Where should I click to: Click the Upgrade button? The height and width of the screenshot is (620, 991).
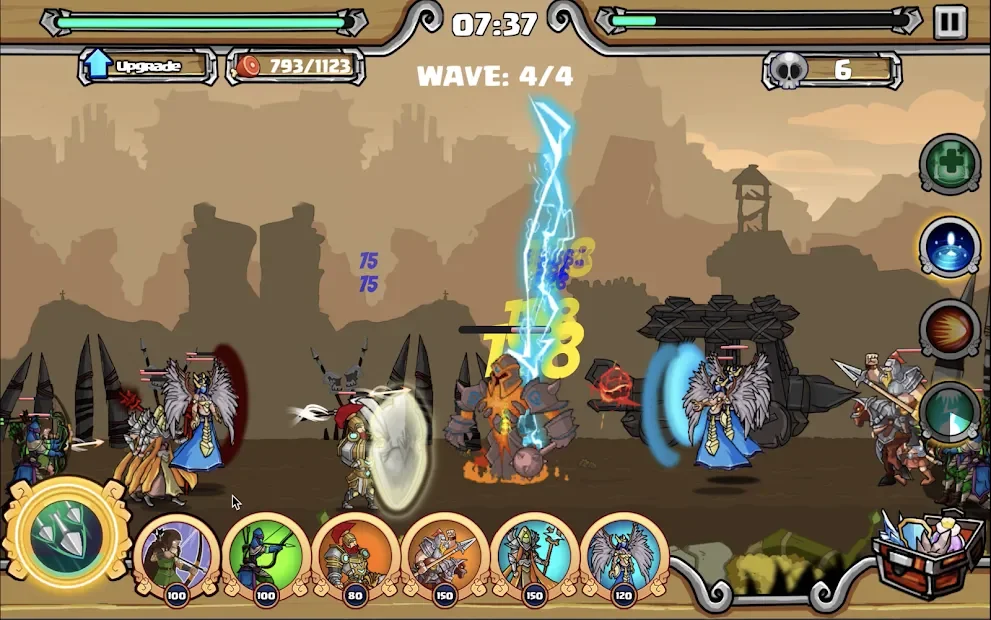(146, 67)
